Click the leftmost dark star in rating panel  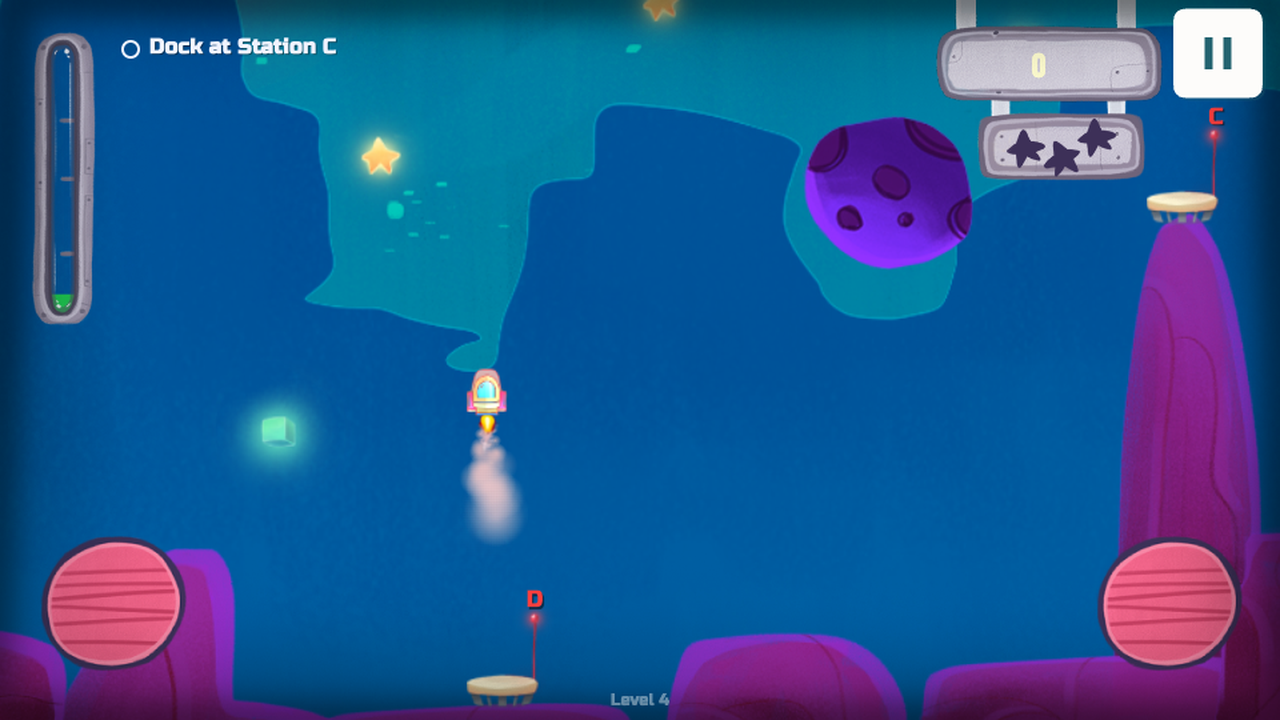(1025, 148)
